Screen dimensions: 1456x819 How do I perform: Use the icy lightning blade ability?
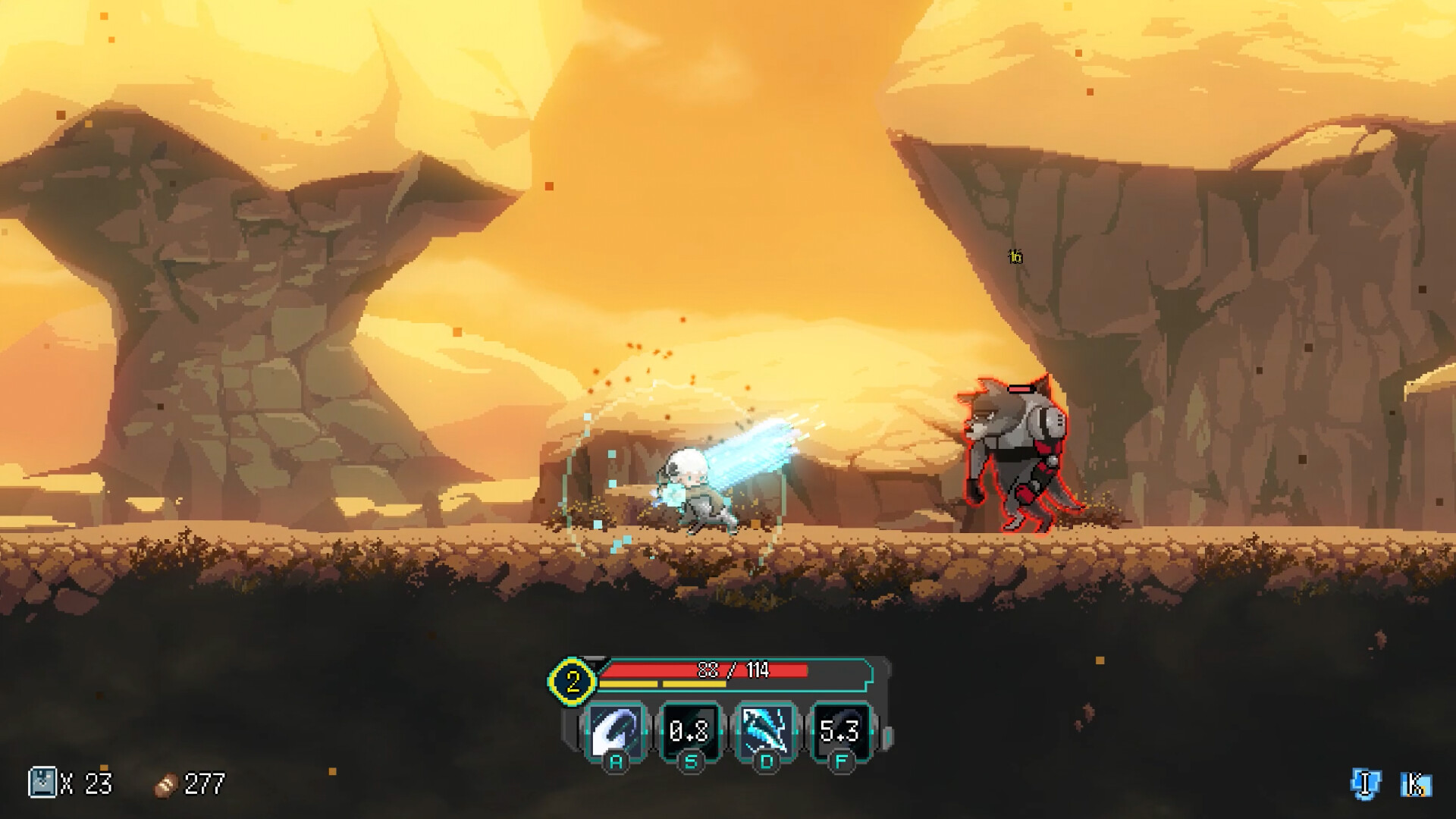click(x=765, y=731)
